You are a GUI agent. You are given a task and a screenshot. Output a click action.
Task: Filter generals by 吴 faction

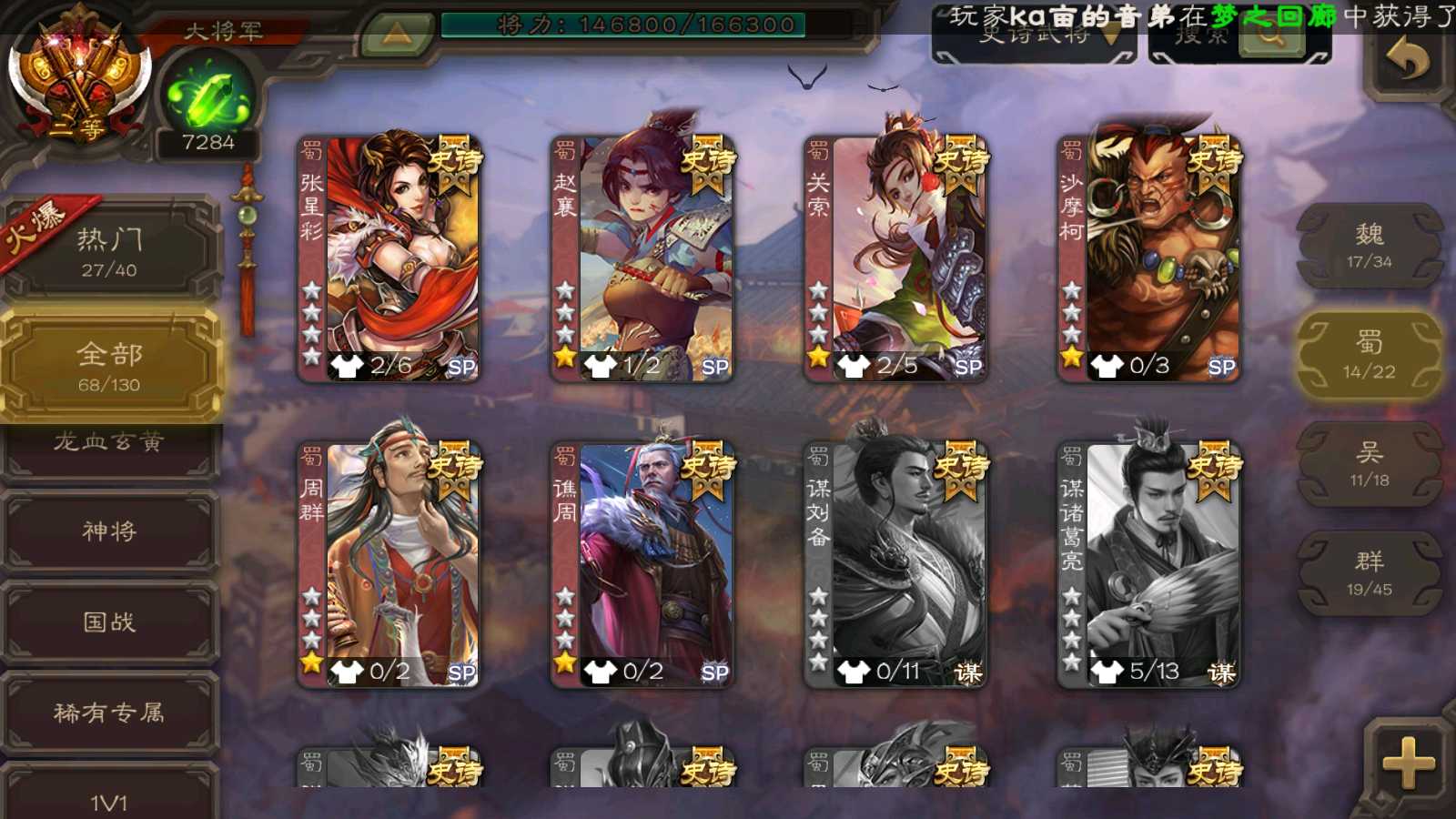[x=1370, y=464]
